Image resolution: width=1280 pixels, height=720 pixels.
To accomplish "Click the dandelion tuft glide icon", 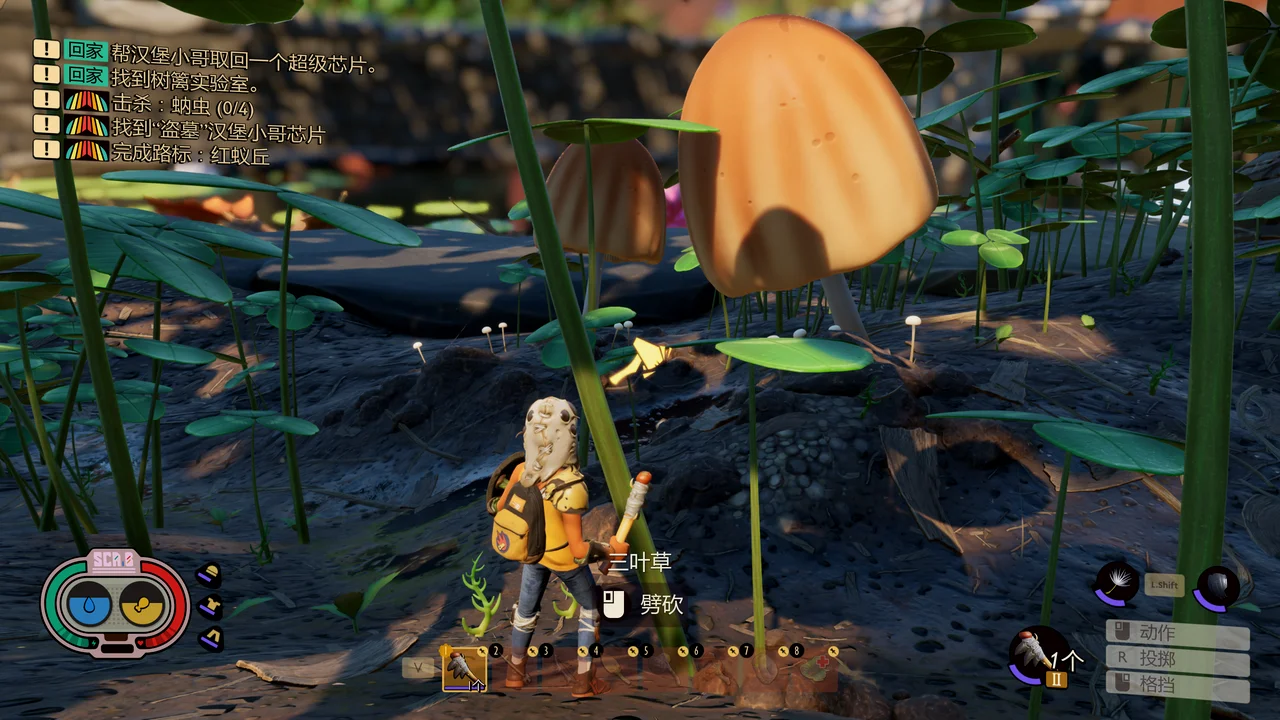I will click(1116, 583).
